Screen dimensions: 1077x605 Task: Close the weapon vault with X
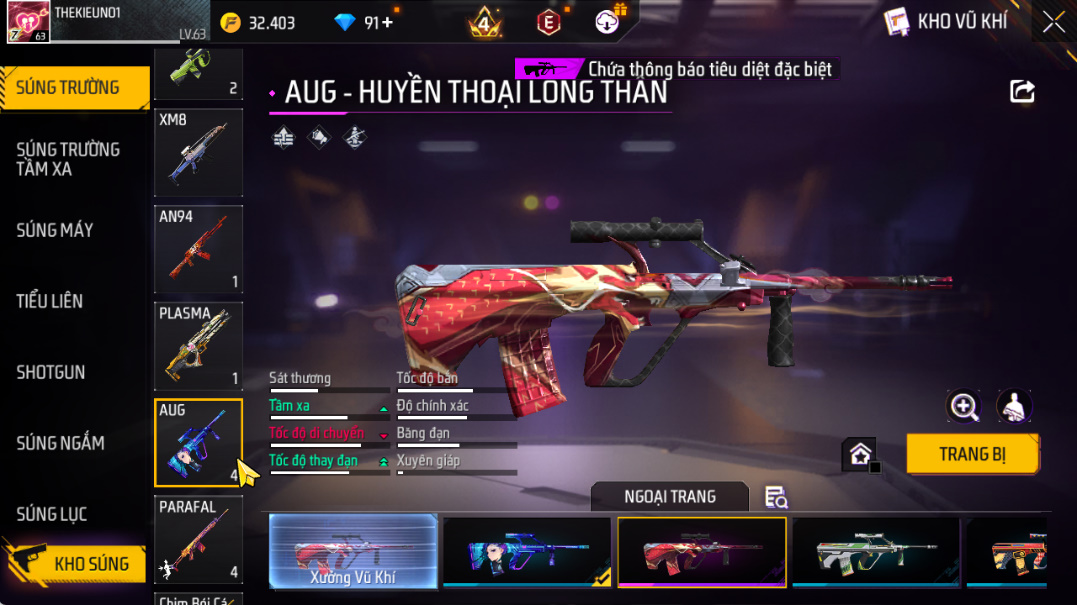coord(1053,22)
